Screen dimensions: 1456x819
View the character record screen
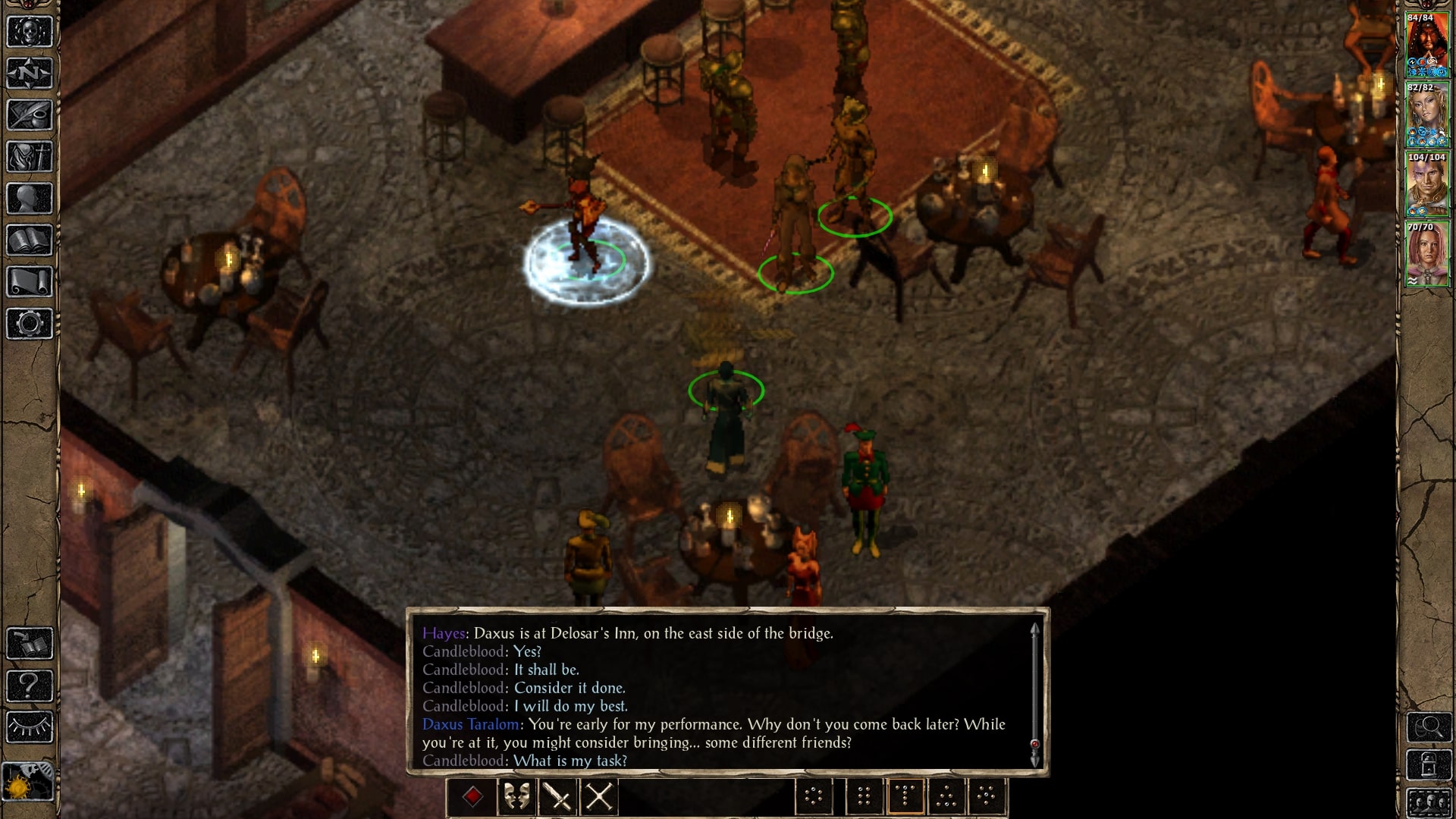(x=28, y=197)
